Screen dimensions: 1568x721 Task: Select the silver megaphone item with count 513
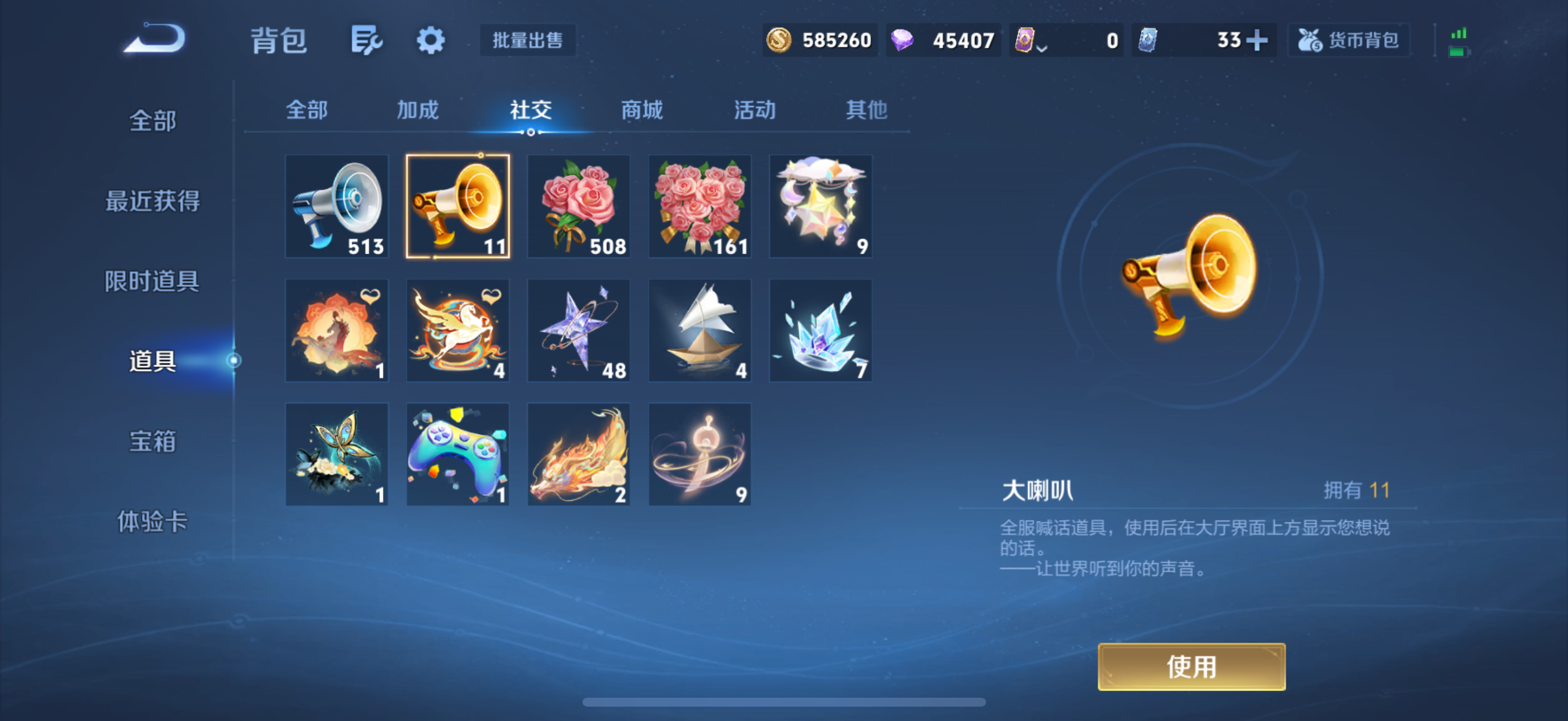[336, 207]
